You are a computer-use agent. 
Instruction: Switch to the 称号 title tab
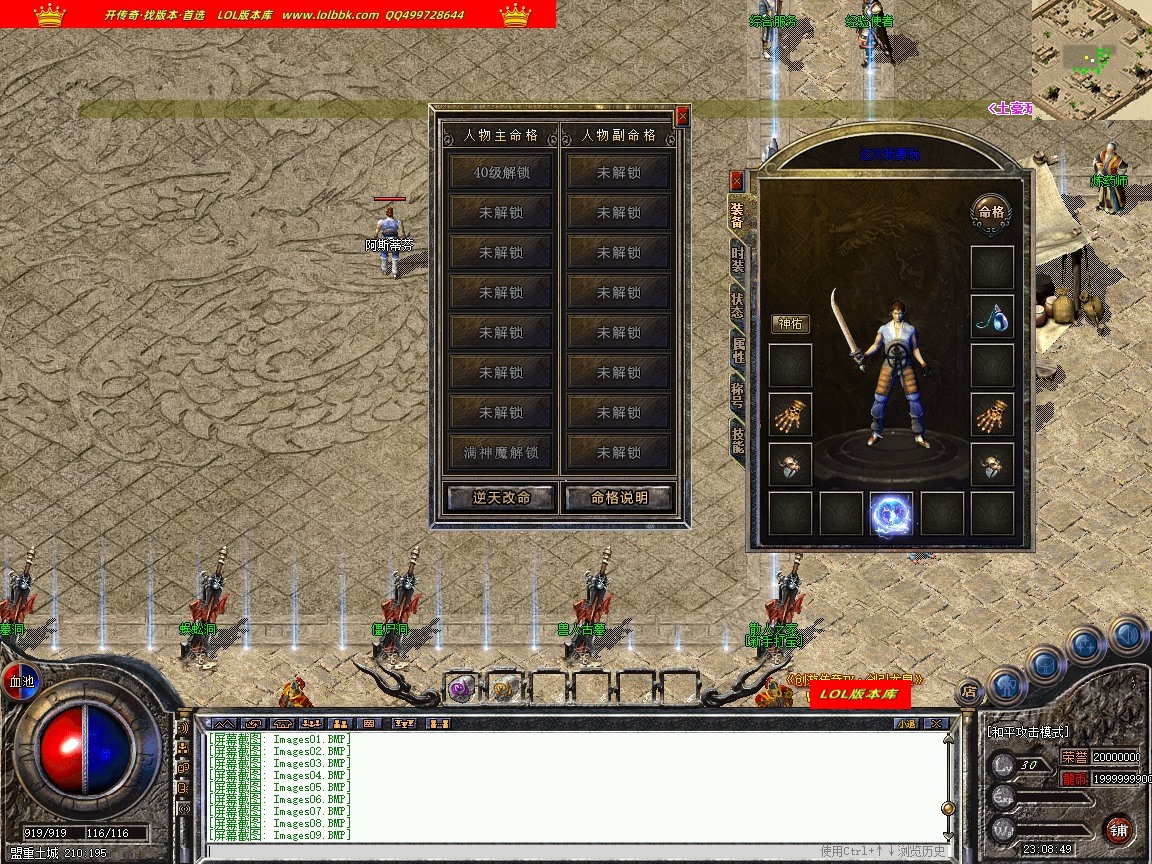click(738, 394)
